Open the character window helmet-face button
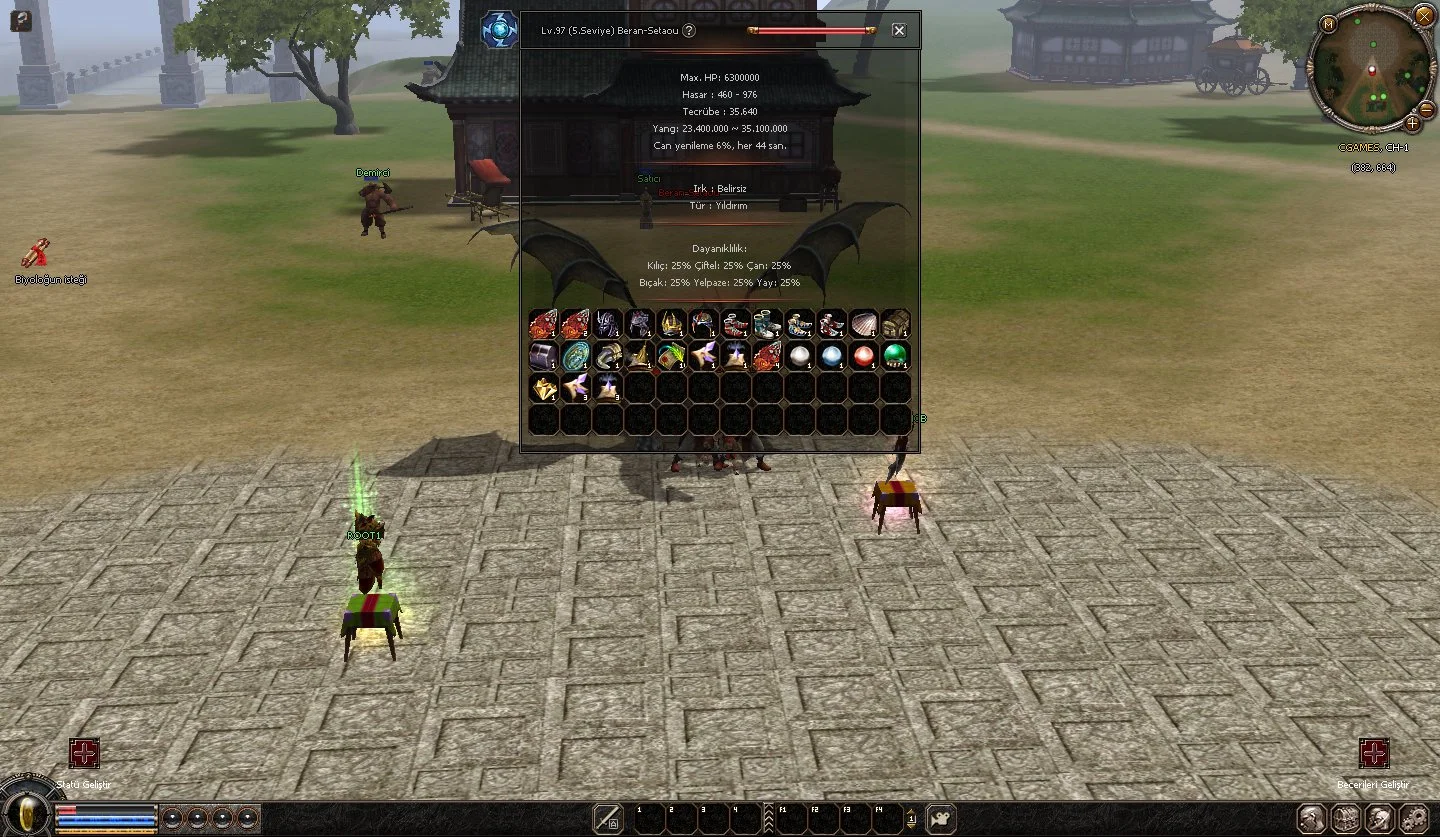This screenshot has height=837, width=1440. tap(1312, 817)
